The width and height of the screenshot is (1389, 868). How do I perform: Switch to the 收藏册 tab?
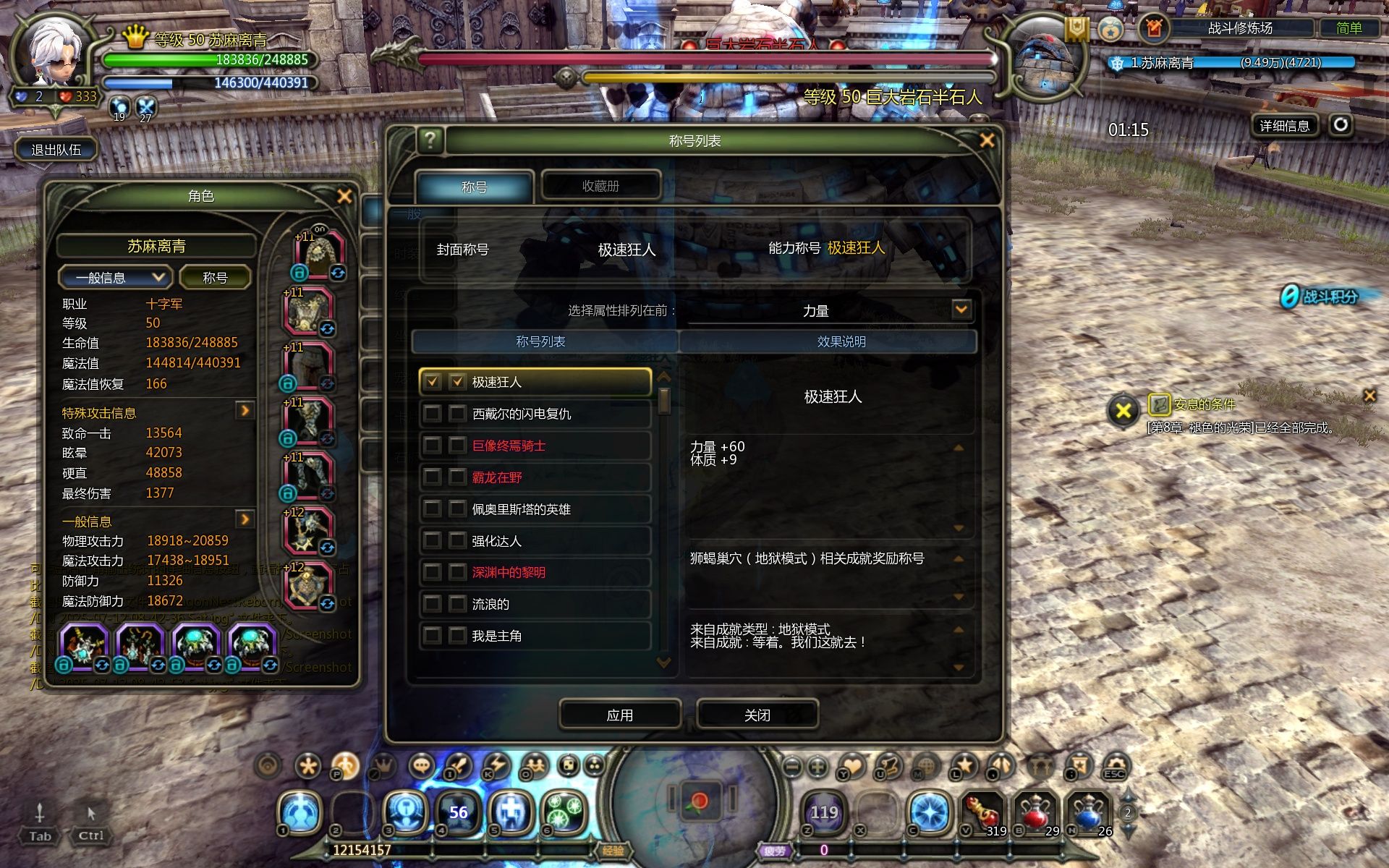(x=600, y=186)
